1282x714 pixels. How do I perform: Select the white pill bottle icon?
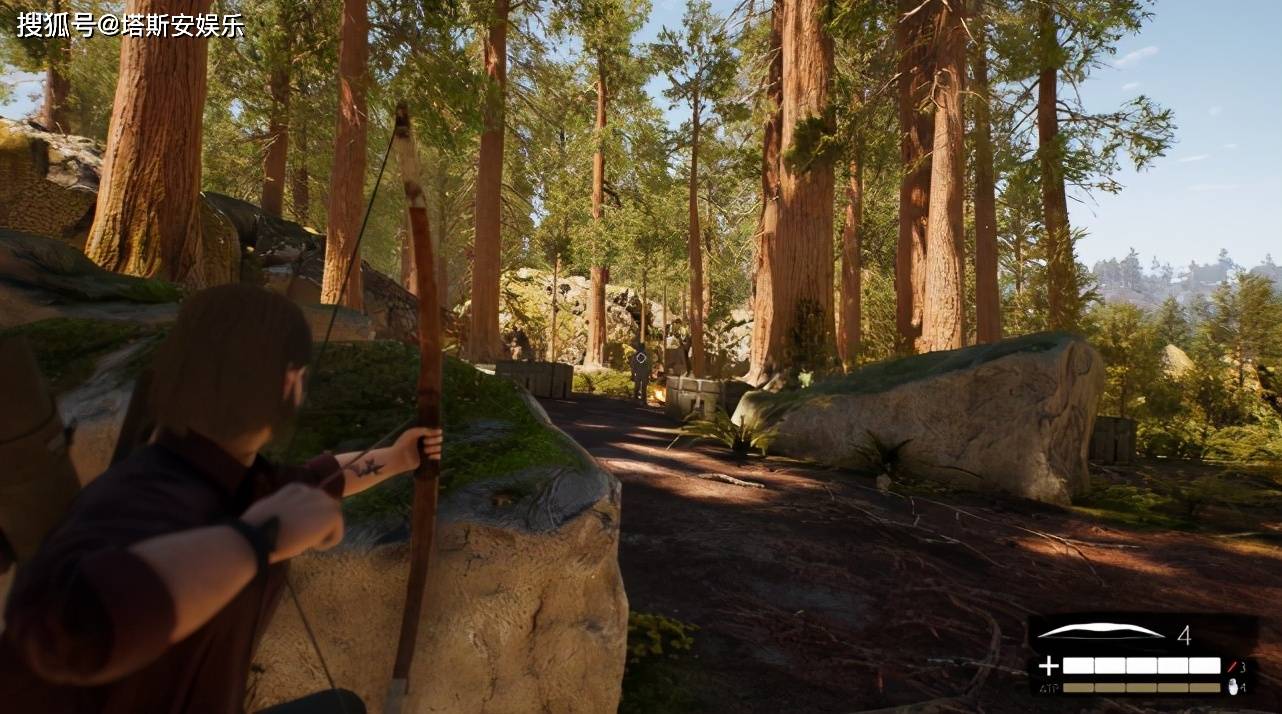point(1232,687)
